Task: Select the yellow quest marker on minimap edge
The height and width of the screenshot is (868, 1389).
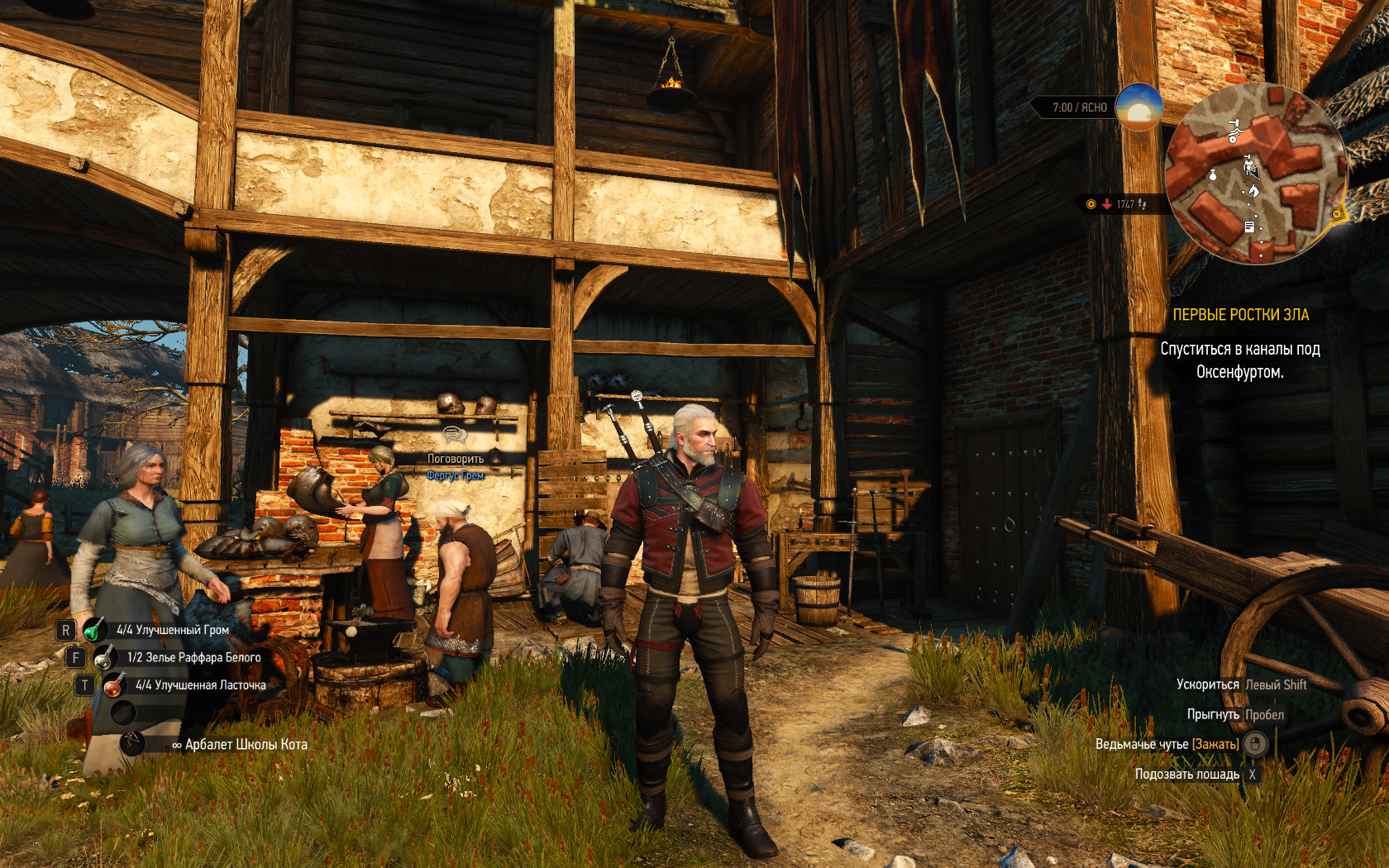Action: tap(1337, 214)
